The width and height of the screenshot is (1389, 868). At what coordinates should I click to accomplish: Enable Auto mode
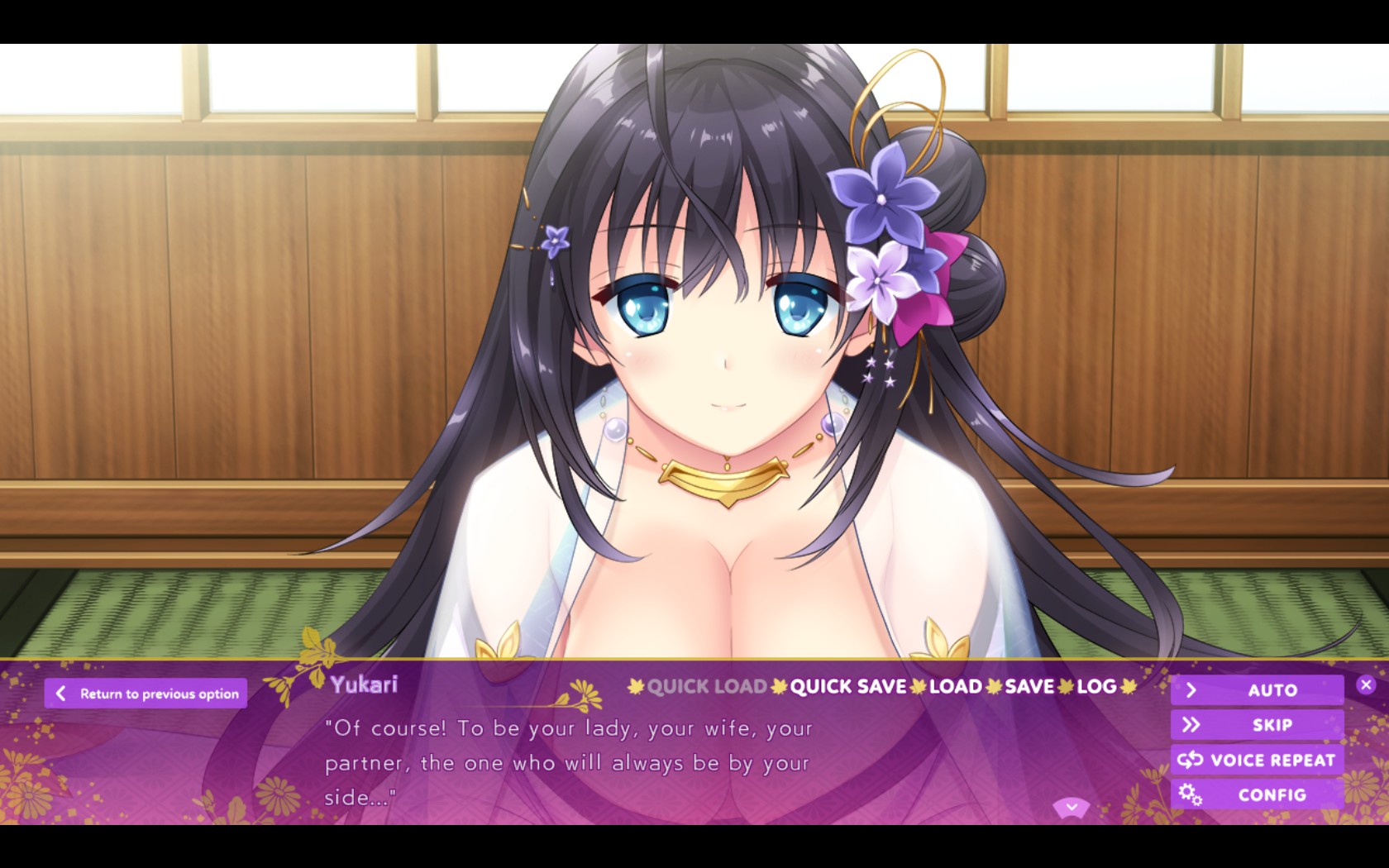(x=1257, y=690)
